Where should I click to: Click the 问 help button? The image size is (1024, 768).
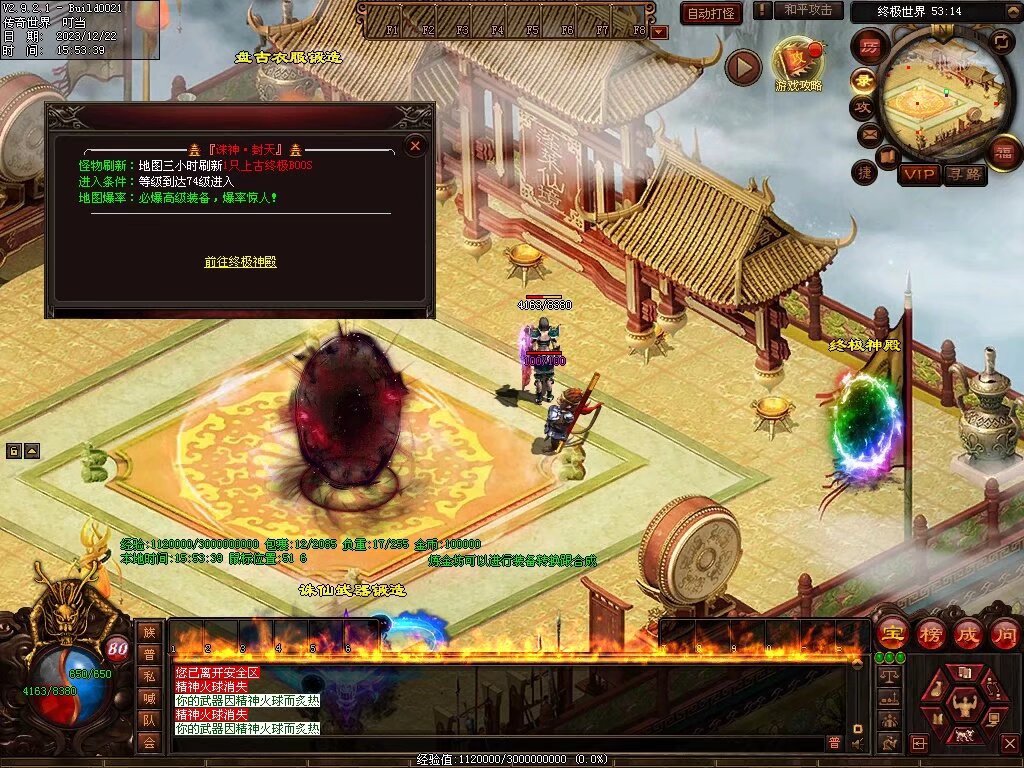[x=1004, y=633]
